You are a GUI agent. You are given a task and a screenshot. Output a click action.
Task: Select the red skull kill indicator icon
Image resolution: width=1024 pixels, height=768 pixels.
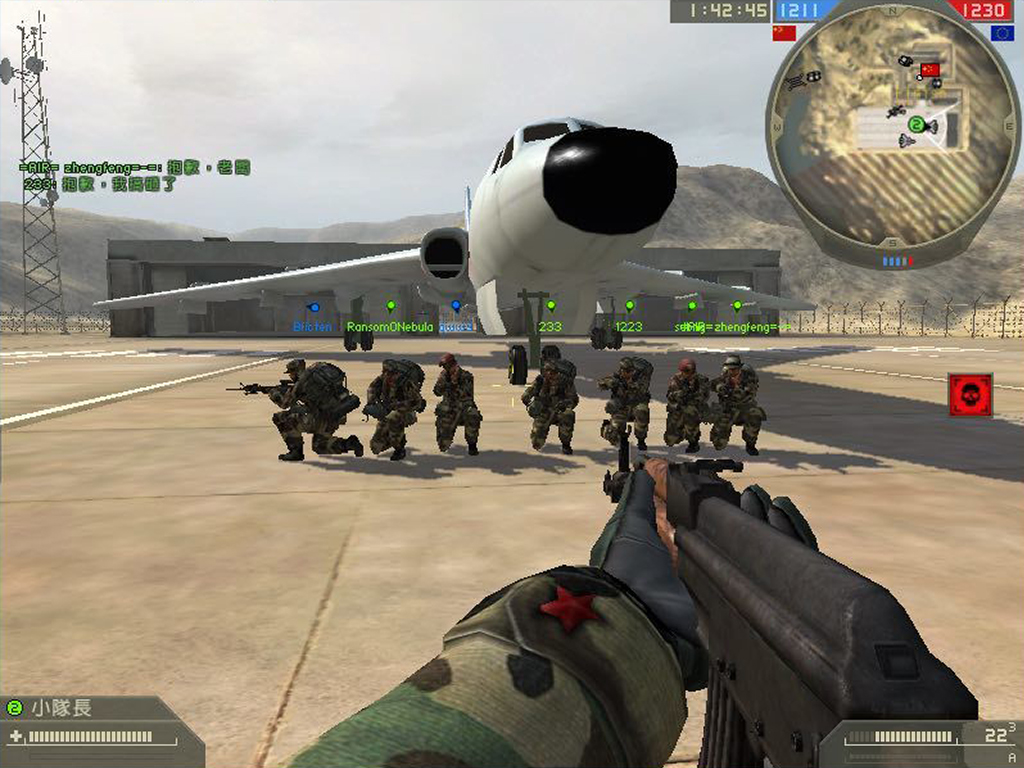point(970,394)
